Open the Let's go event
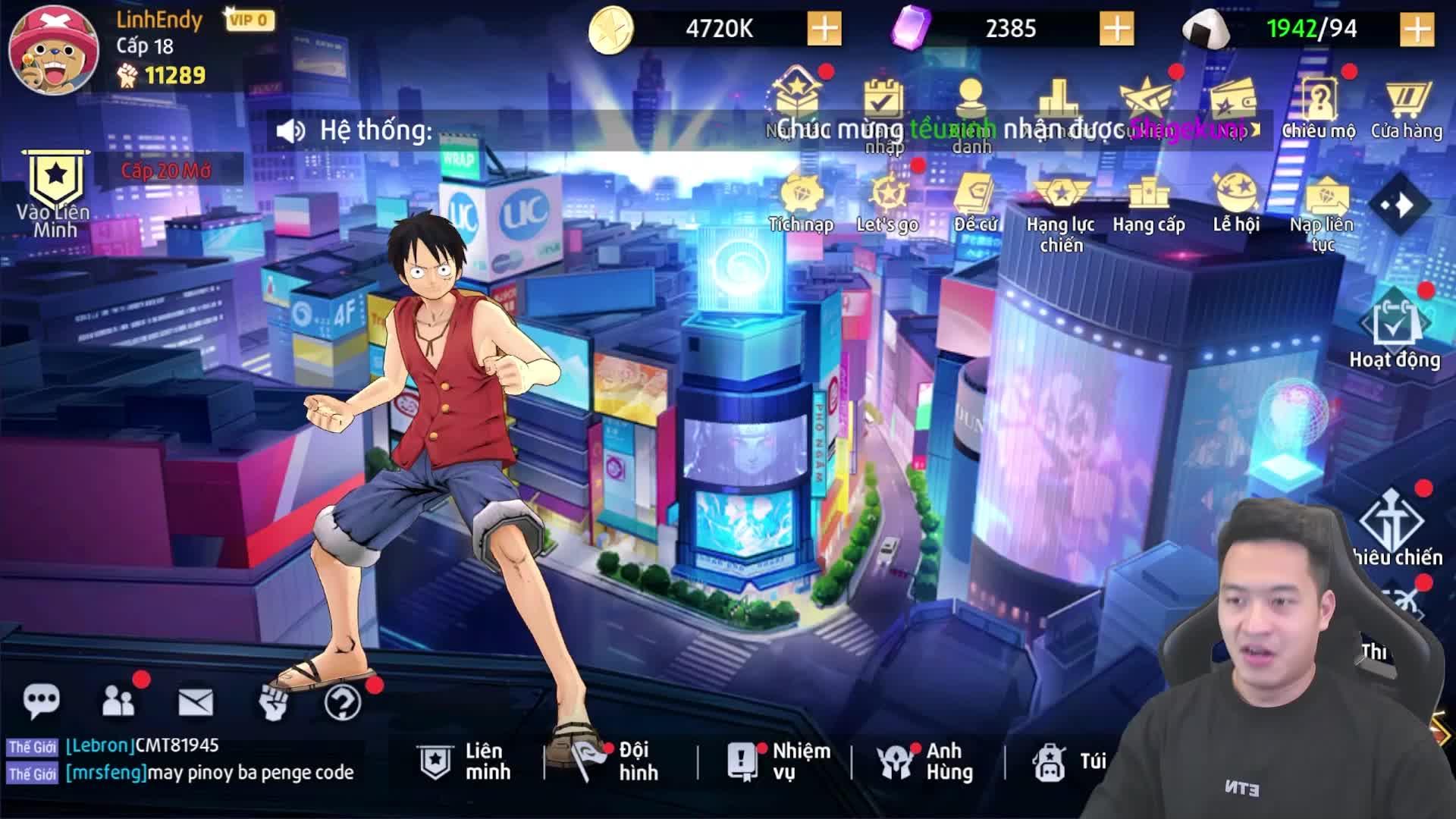This screenshot has width=1456, height=819. point(886,202)
